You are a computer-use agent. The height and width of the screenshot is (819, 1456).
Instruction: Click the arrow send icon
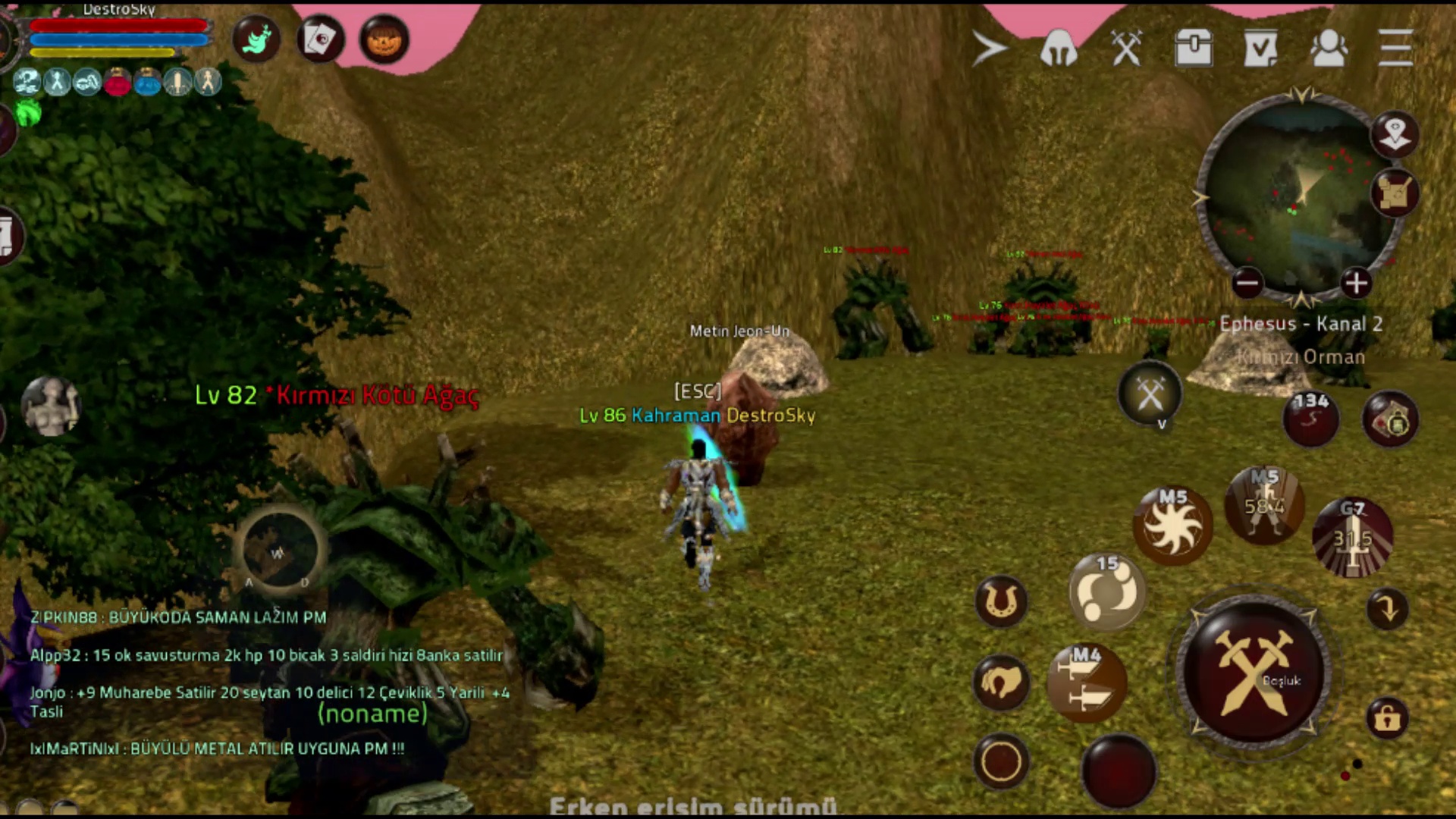pyautogui.click(x=990, y=49)
